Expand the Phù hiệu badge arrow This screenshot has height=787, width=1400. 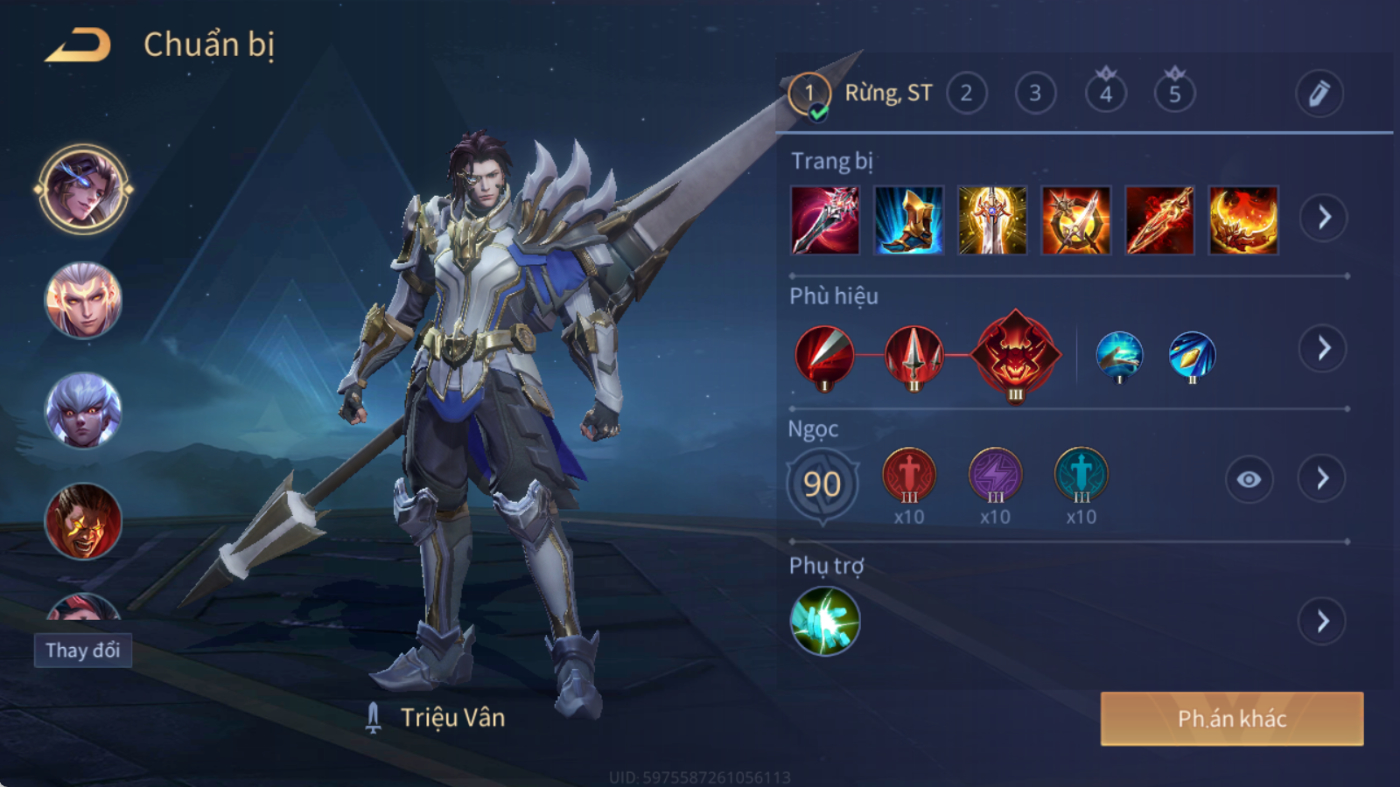1323,348
